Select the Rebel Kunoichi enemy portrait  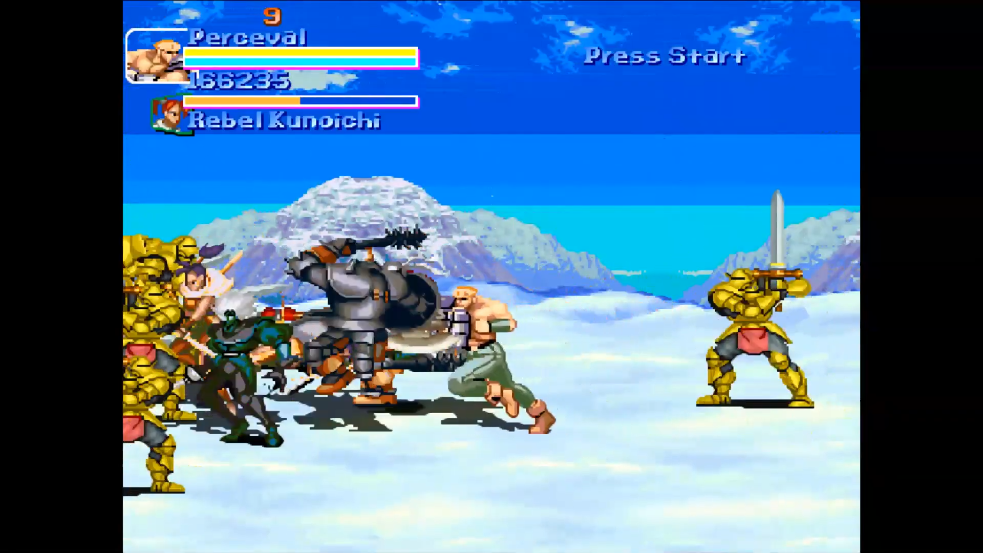[167, 115]
